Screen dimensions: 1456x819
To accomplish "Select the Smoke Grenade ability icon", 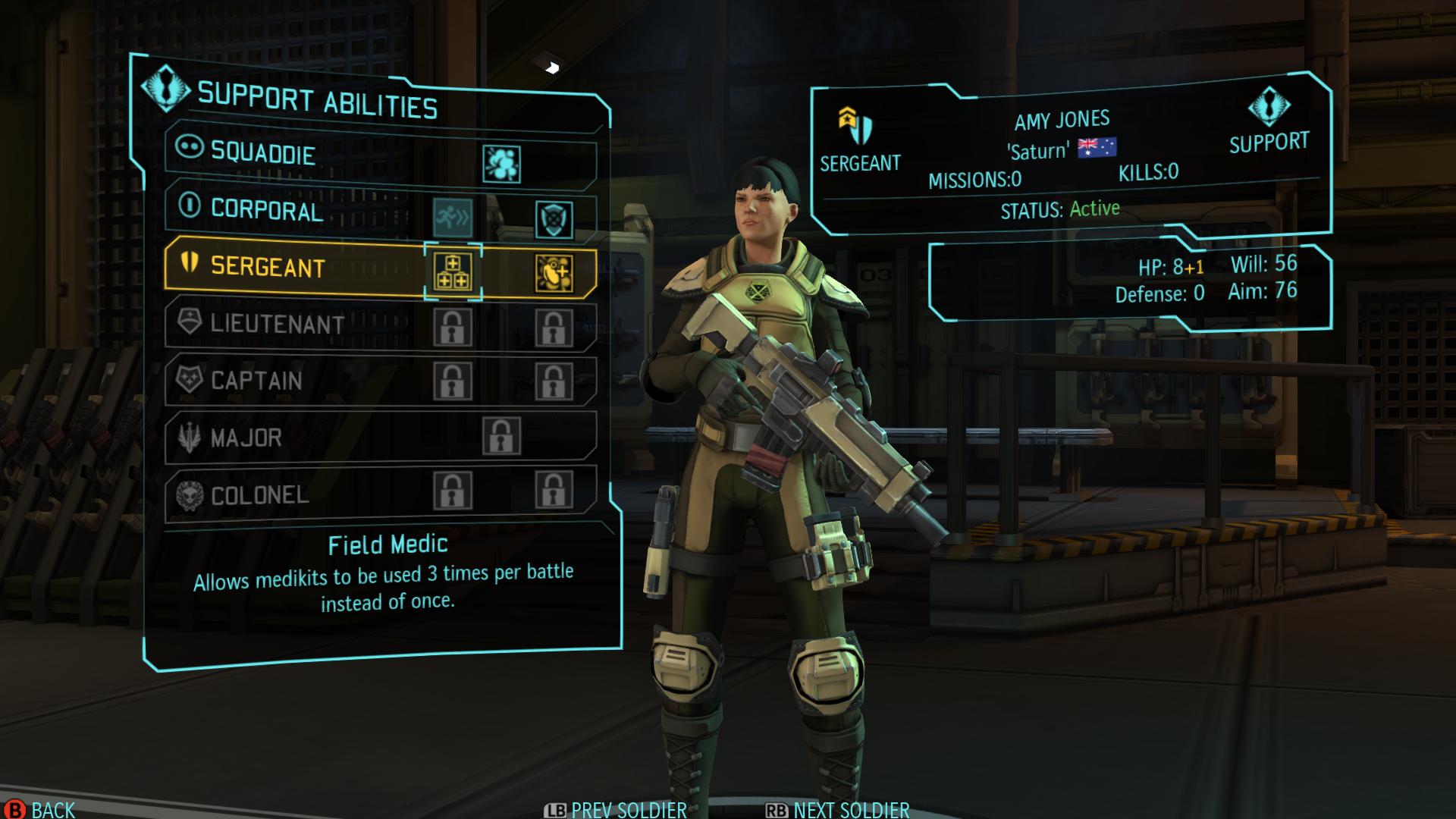I will (x=501, y=164).
